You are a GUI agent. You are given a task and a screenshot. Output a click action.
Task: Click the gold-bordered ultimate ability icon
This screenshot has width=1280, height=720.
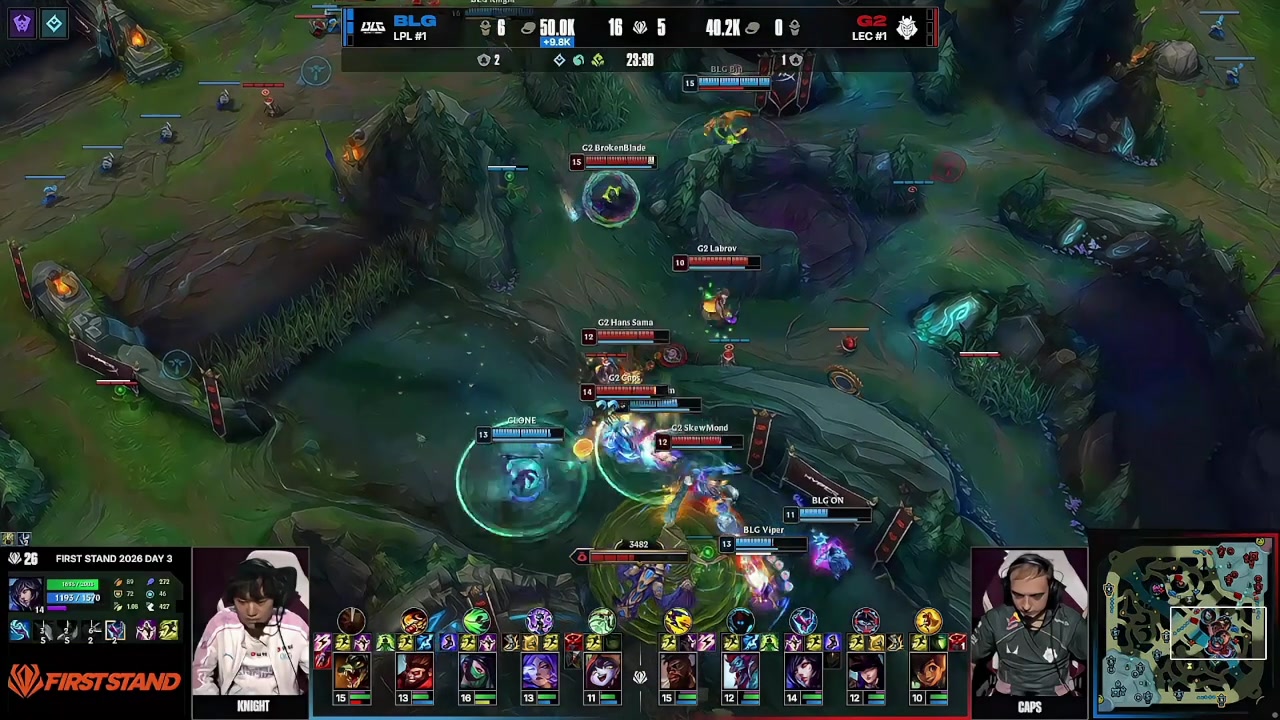[116, 630]
